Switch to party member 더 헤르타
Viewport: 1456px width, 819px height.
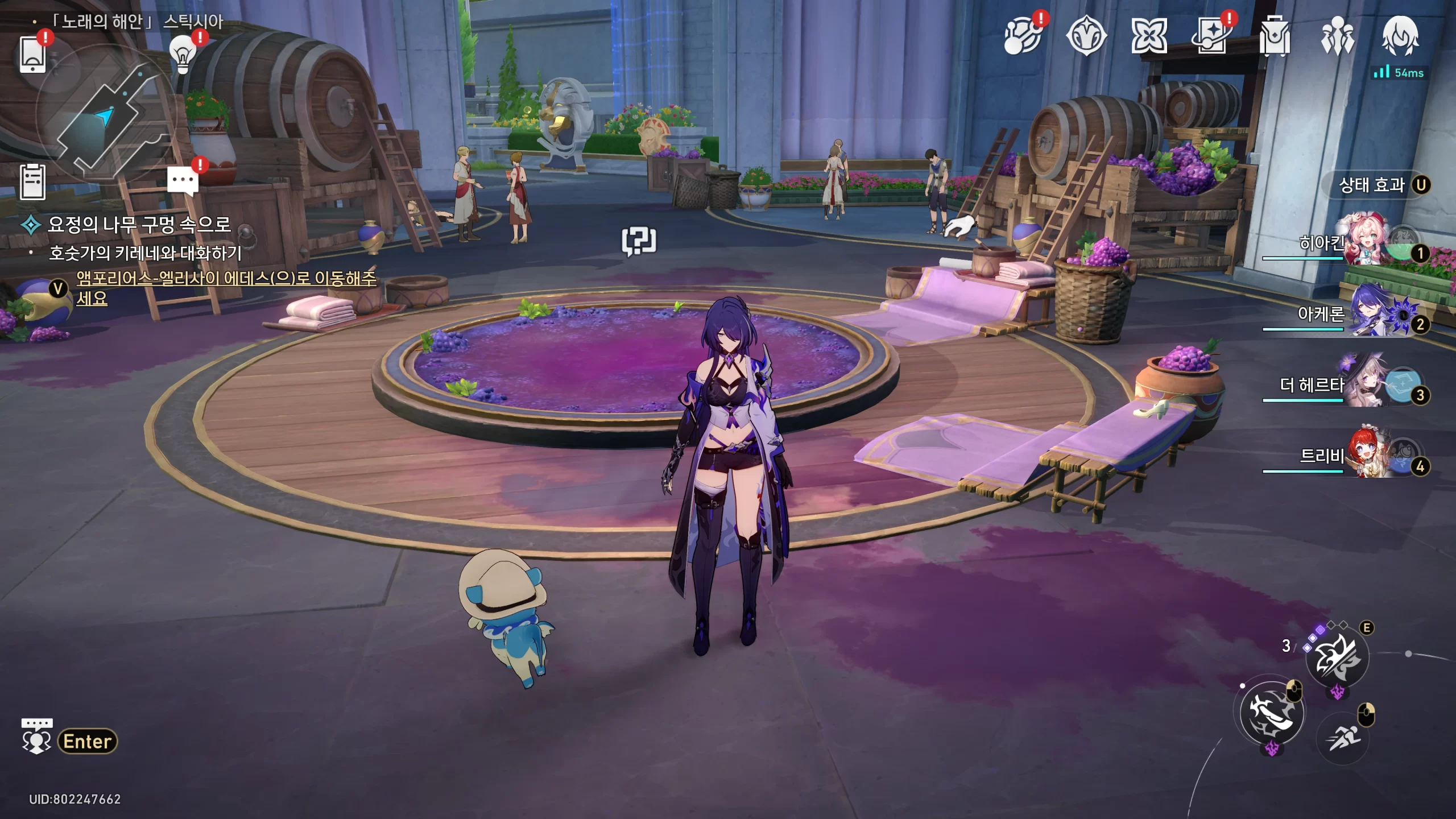pos(1365,385)
